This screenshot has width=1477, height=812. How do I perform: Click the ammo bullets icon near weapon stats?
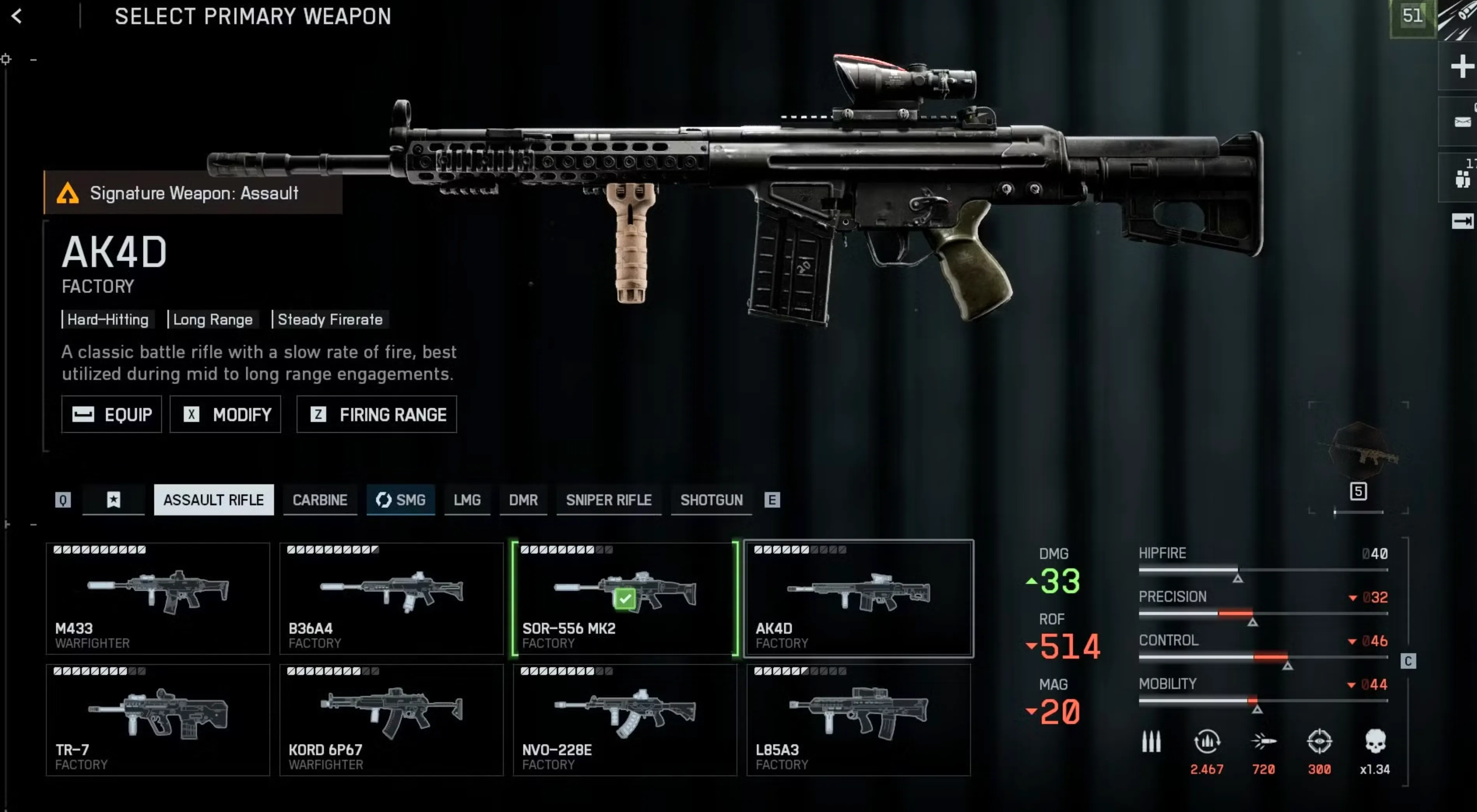coord(1151,742)
